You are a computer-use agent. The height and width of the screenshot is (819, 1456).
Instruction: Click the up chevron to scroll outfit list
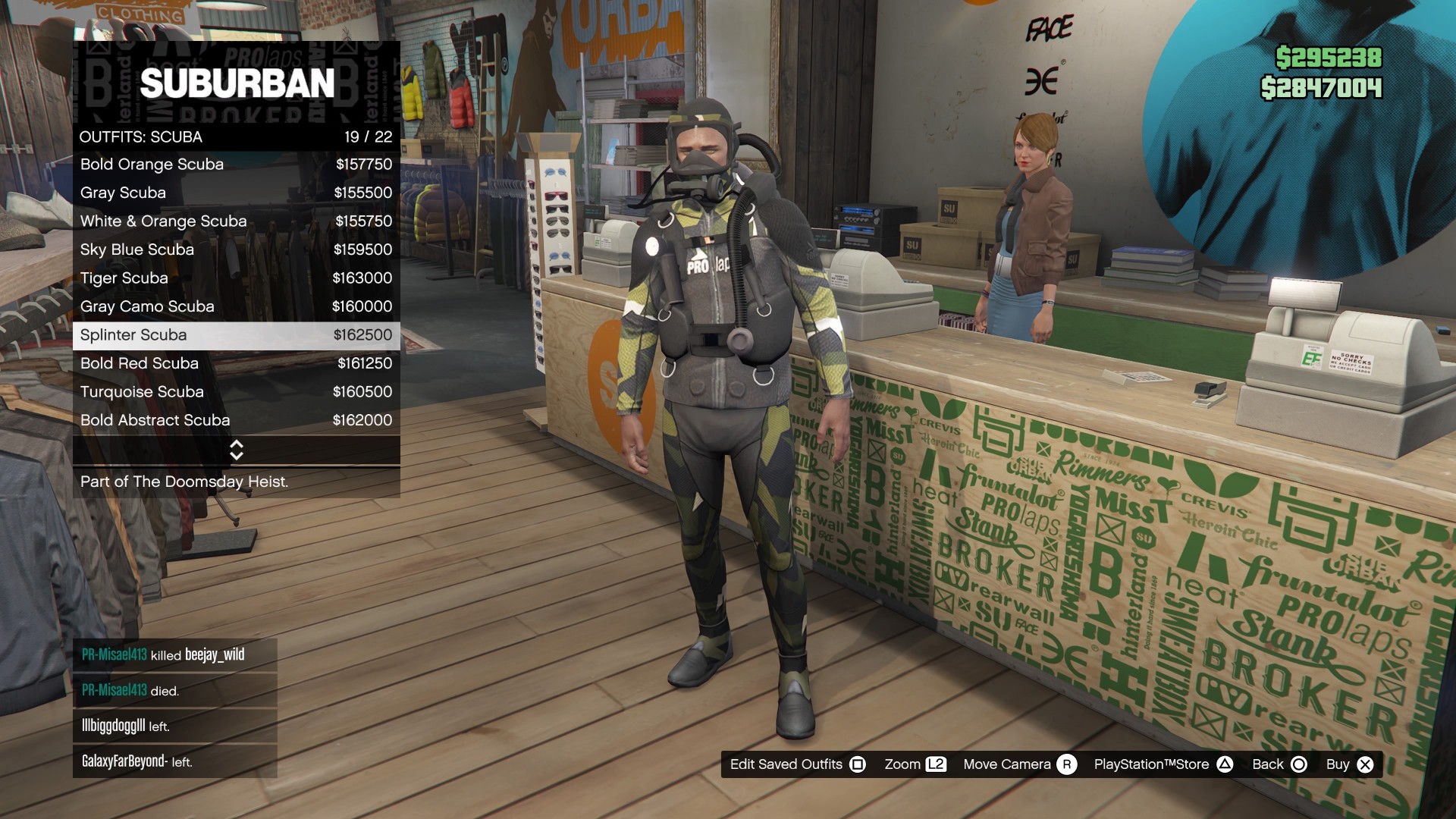(236, 445)
